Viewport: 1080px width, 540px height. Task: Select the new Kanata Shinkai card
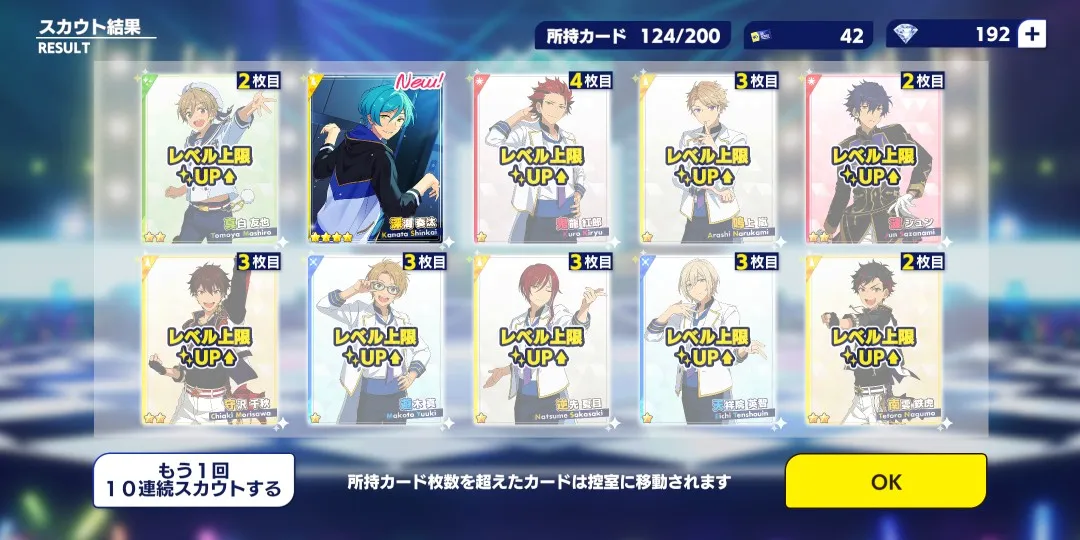pos(378,158)
